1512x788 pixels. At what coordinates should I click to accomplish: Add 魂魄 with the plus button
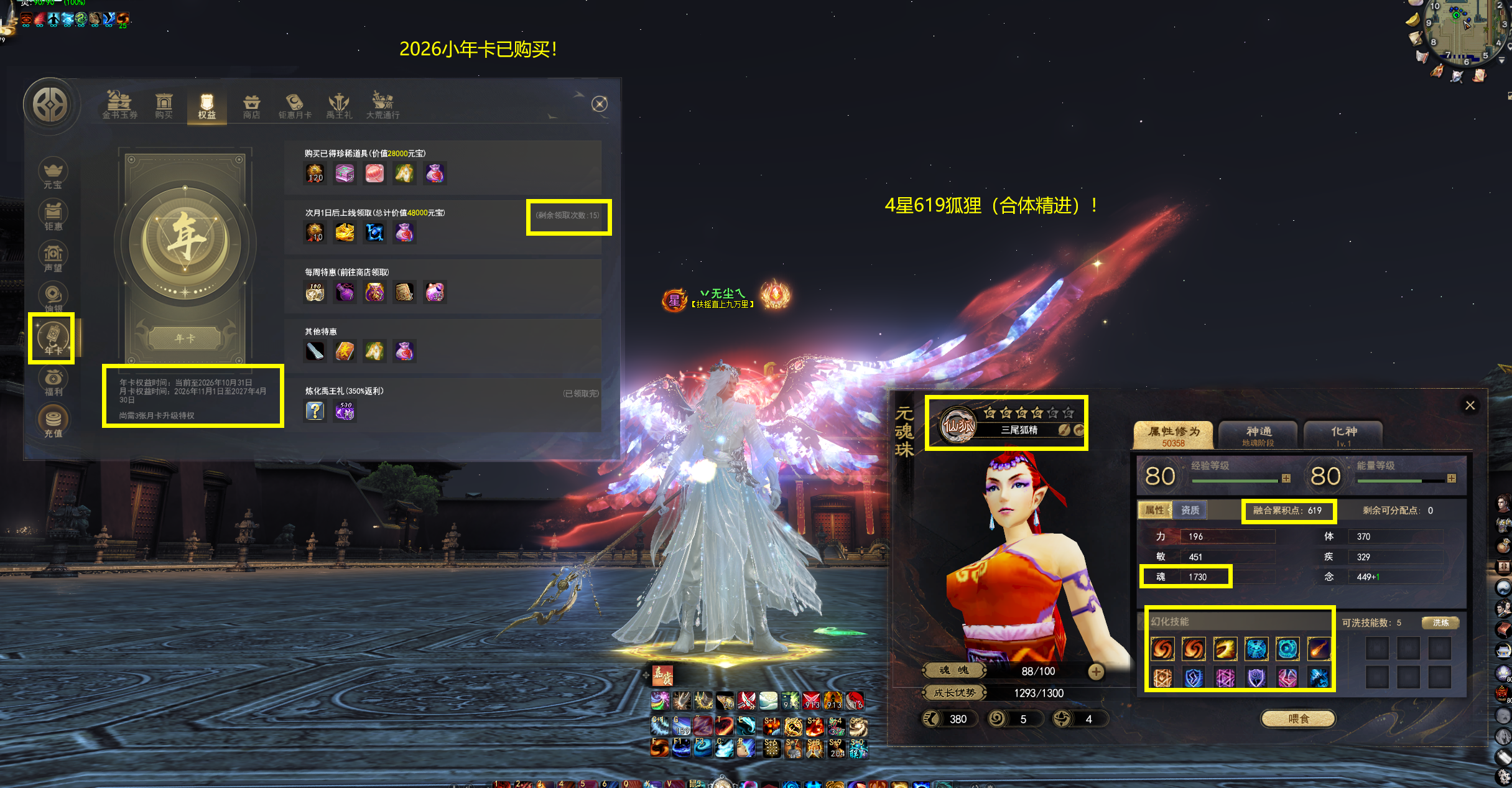(x=1096, y=671)
